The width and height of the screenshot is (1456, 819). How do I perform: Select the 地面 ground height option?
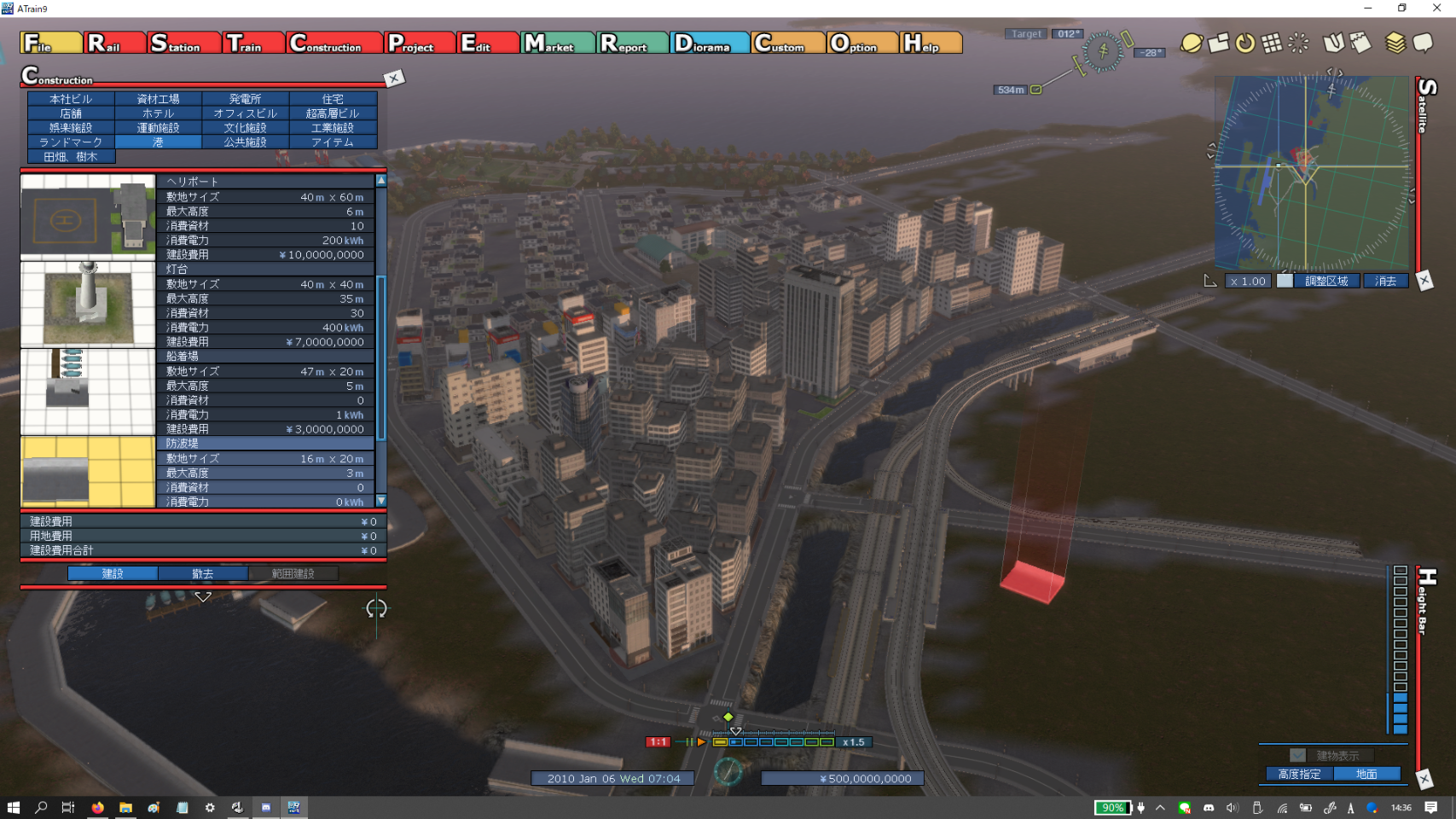coord(1366,774)
